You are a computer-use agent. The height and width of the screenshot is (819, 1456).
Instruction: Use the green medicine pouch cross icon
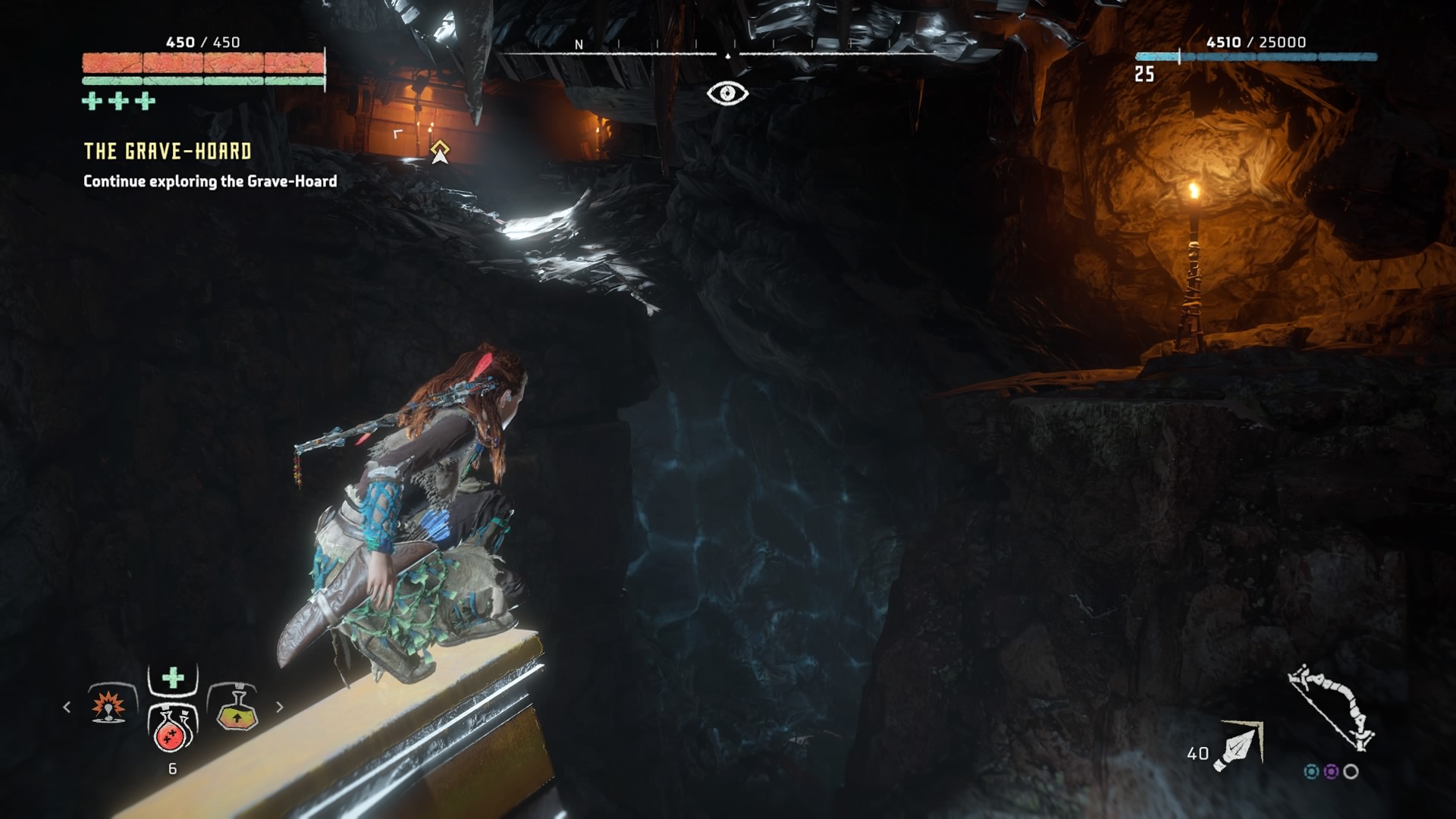173,677
